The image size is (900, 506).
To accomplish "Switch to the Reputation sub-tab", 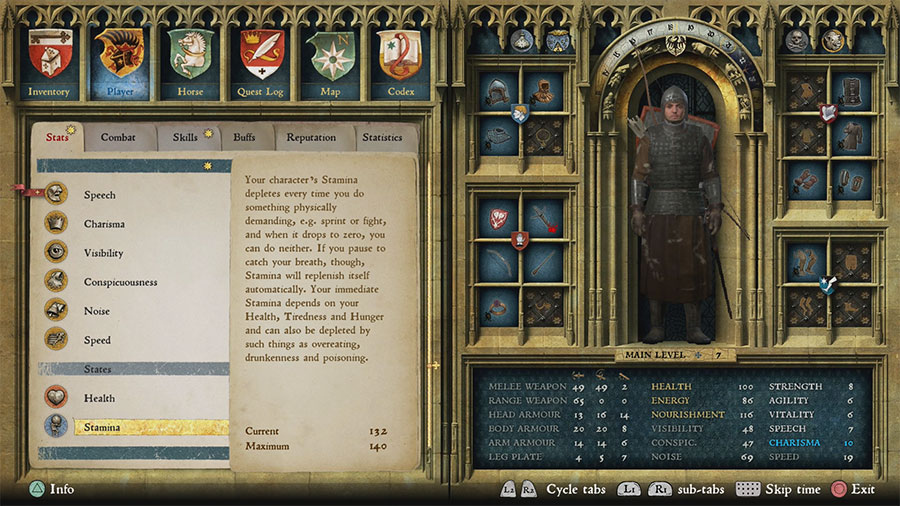I will pyautogui.click(x=311, y=138).
